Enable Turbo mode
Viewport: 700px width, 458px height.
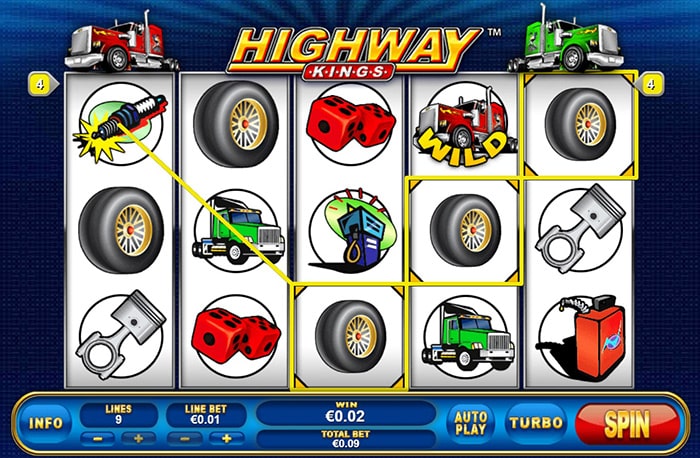pyautogui.click(x=536, y=423)
